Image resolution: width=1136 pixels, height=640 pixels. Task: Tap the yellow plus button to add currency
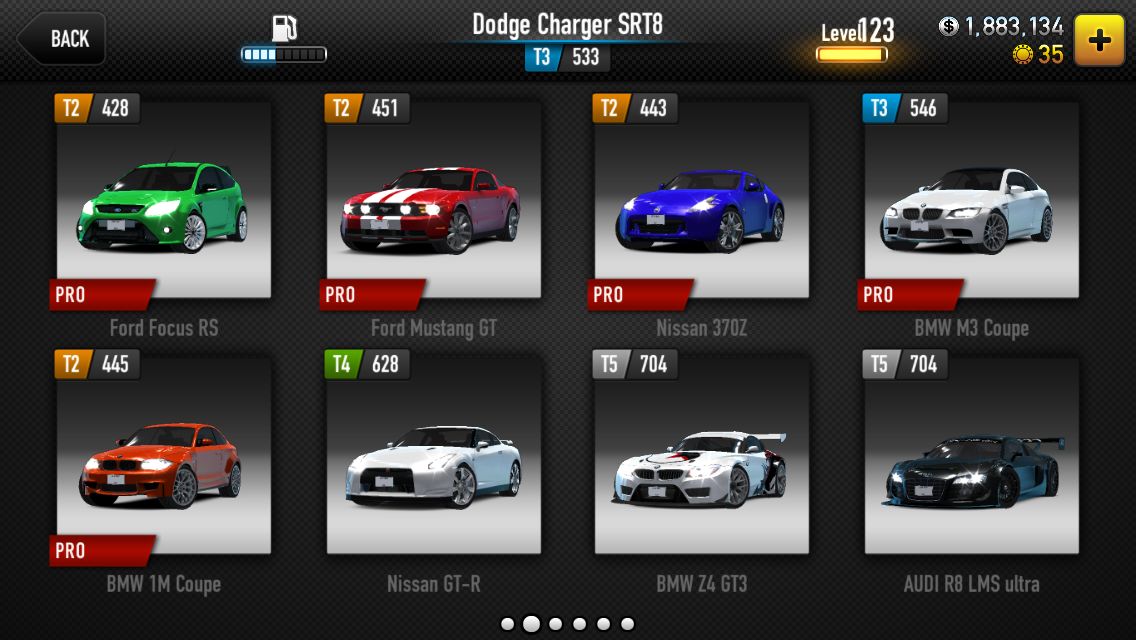(x=1099, y=40)
